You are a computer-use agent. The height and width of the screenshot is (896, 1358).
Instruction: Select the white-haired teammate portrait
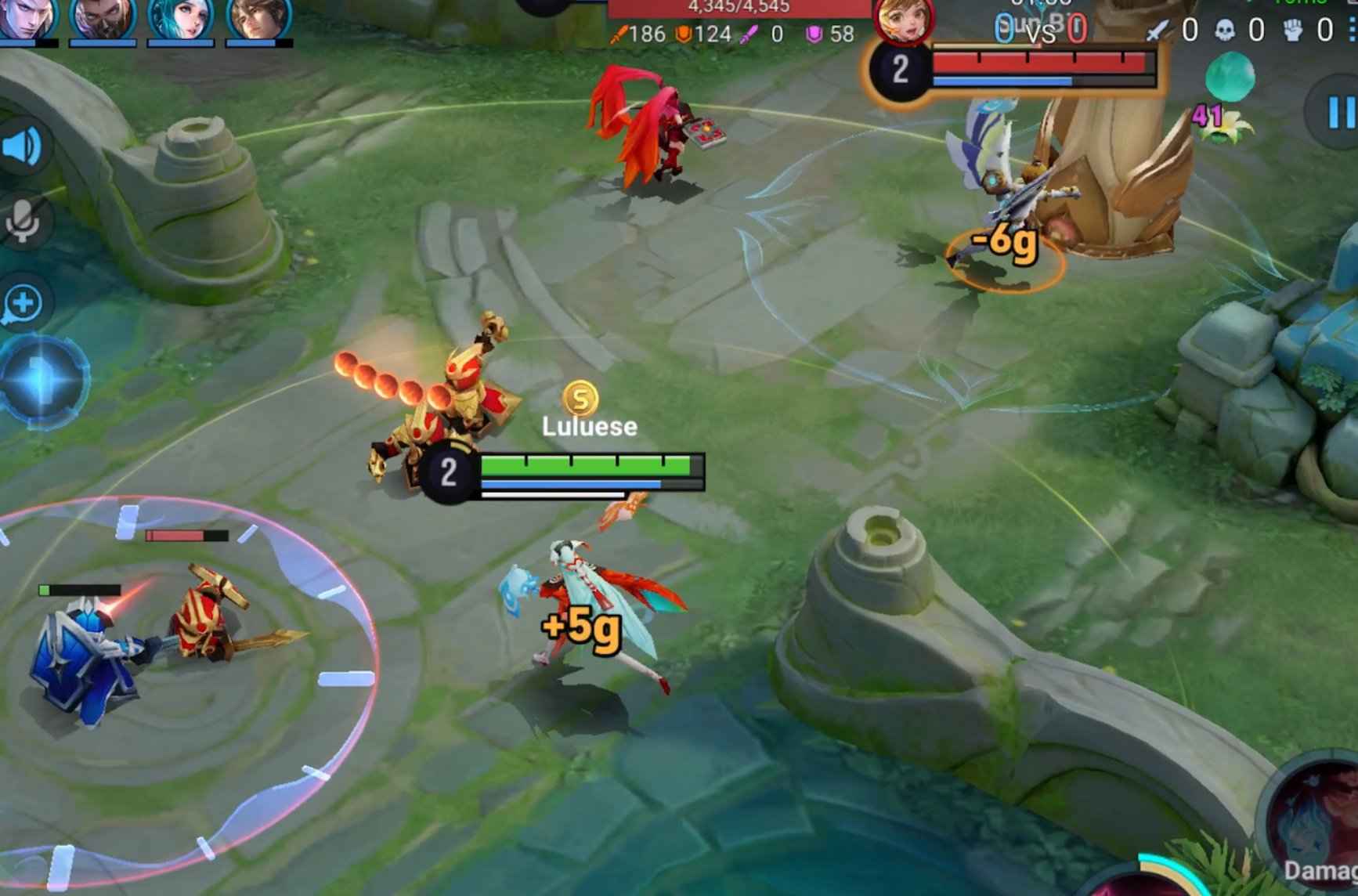click(x=27, y=17)
